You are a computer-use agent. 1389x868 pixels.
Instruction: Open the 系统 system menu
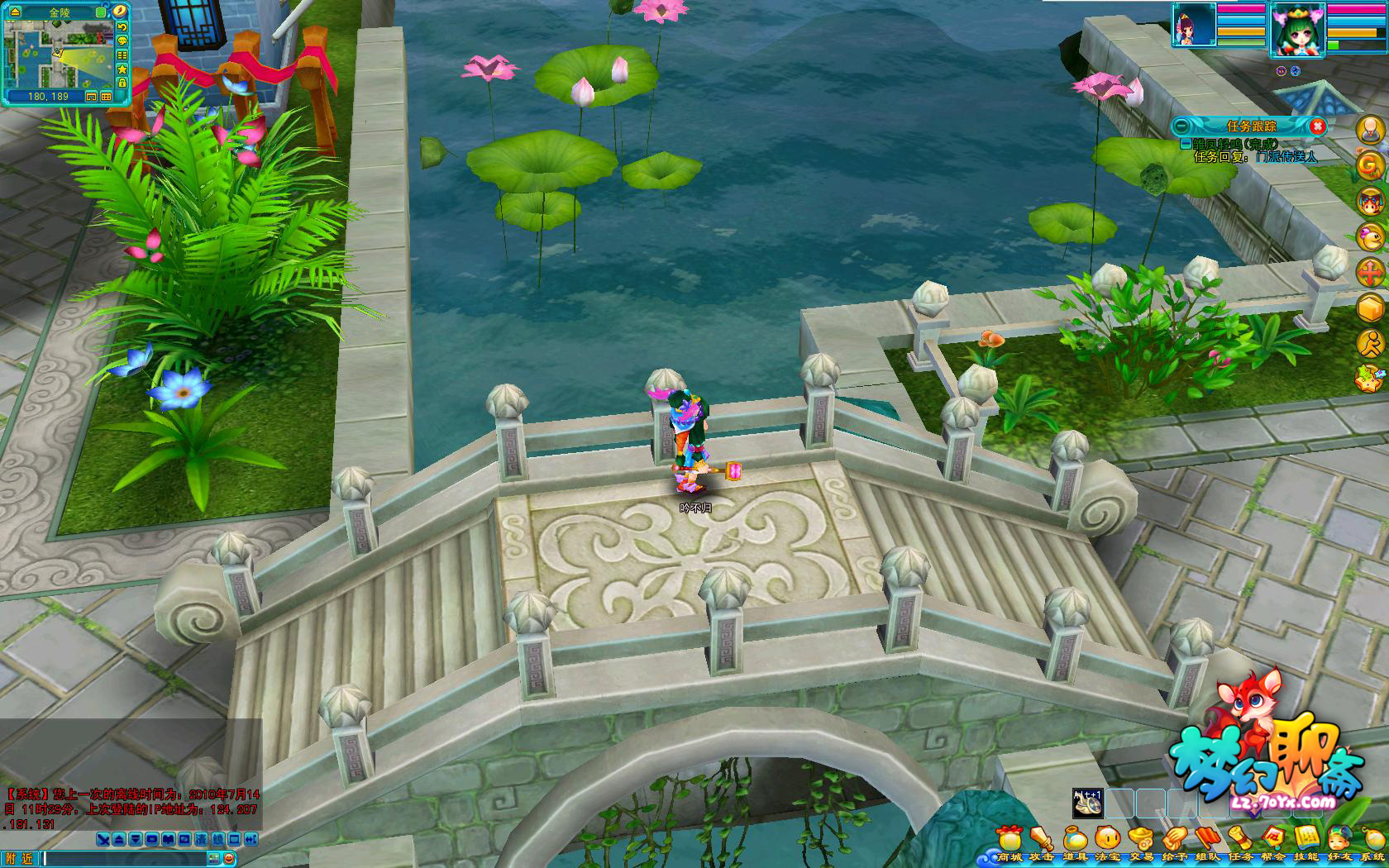tap(1372, 841)
